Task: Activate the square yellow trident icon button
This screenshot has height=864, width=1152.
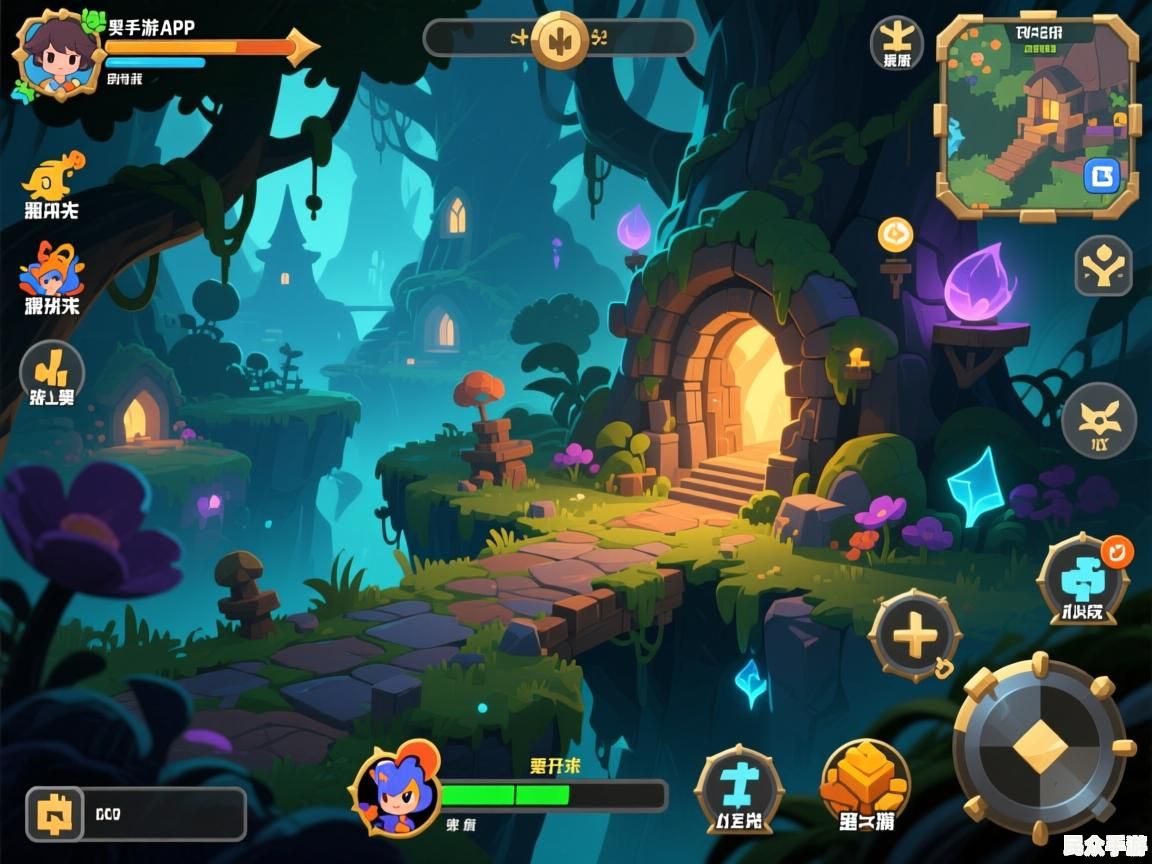Action: pyautogui.click(x=1103, y=266)
